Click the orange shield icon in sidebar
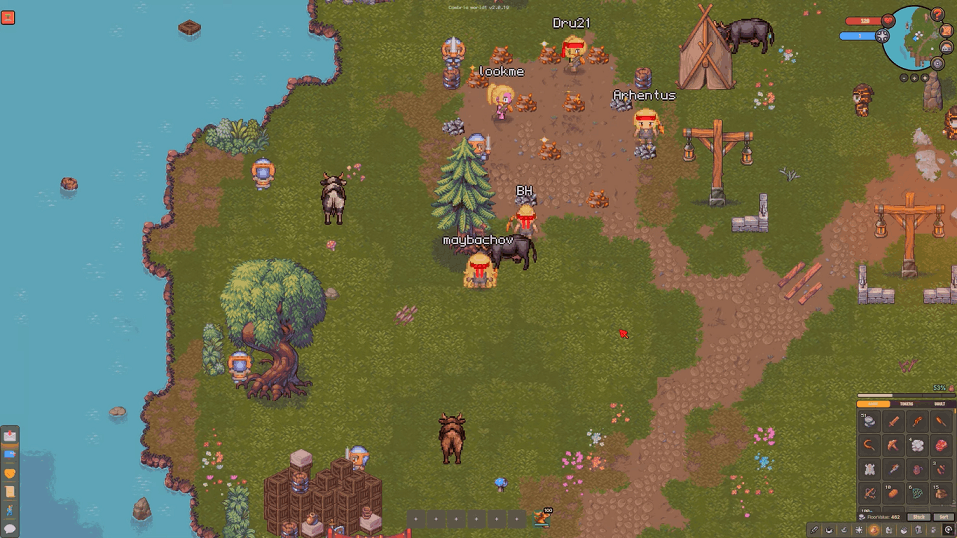Screen dimensions: 957x538 10,473
